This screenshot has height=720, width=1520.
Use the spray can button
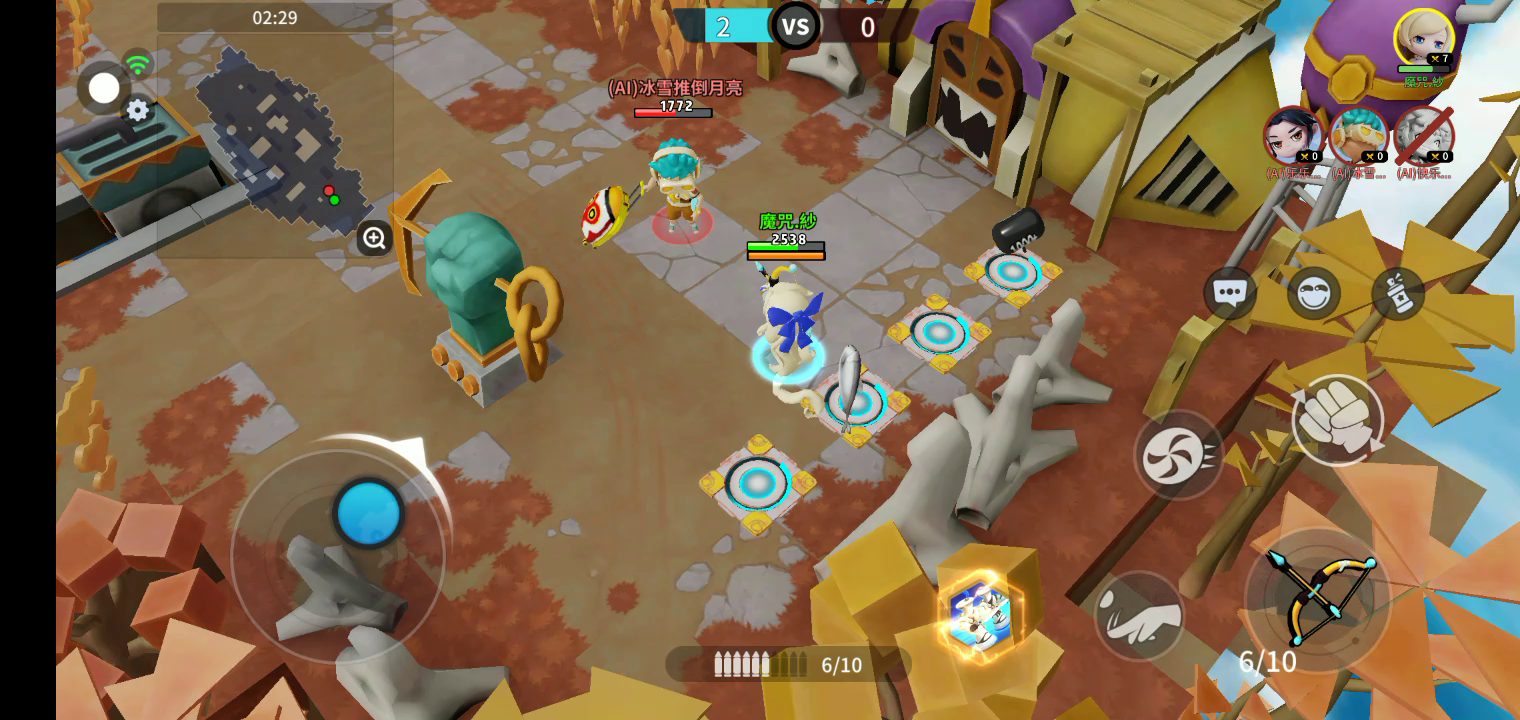[1398, 293]
